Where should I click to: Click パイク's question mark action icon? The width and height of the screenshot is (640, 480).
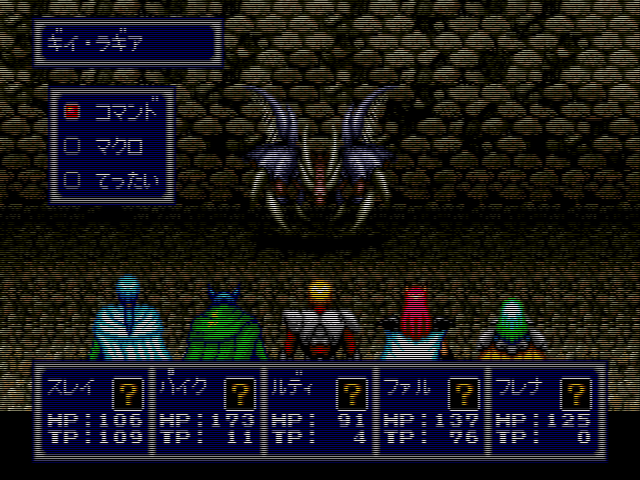coord(239,392)
